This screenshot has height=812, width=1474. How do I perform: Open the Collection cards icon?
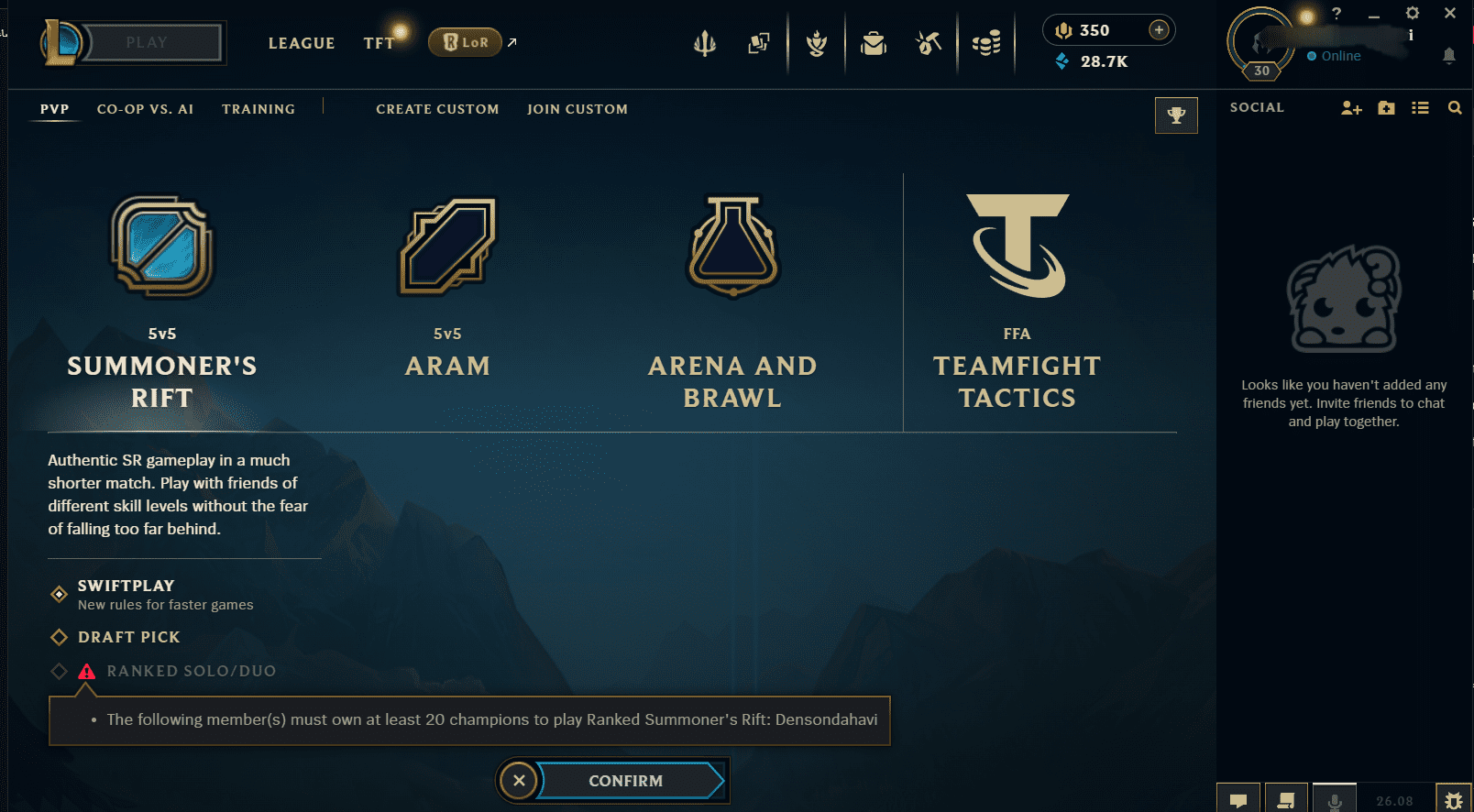[x=758, y=43]
